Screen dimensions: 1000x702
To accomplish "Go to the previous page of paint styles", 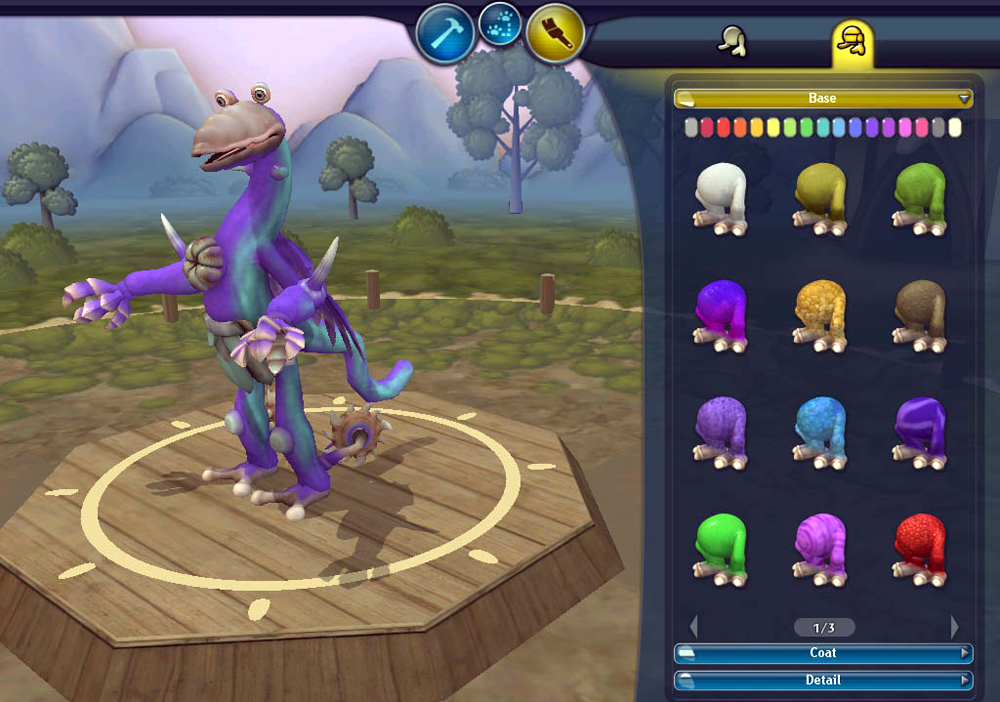I will pos(694,627).
